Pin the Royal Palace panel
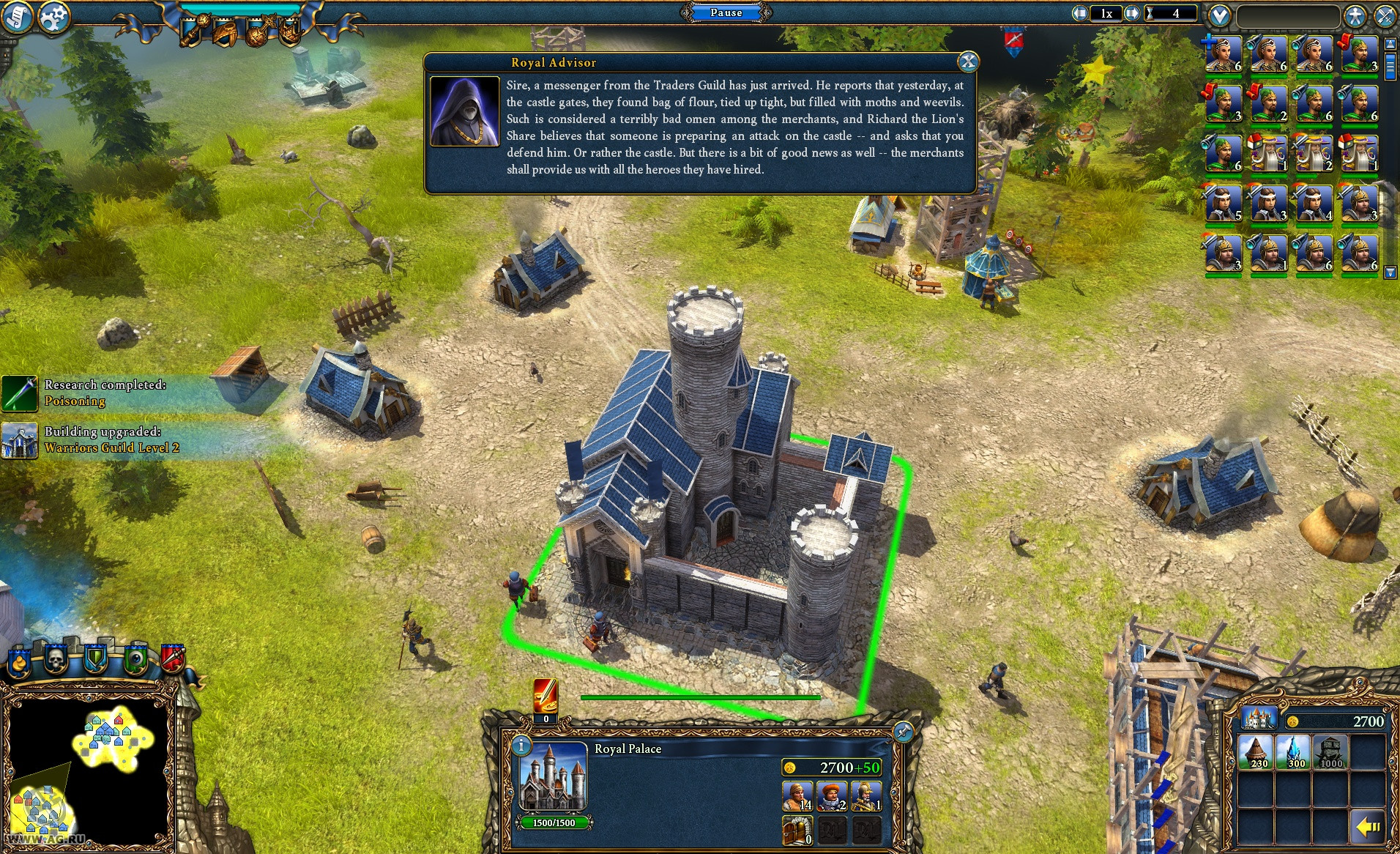 click(903, 732)
